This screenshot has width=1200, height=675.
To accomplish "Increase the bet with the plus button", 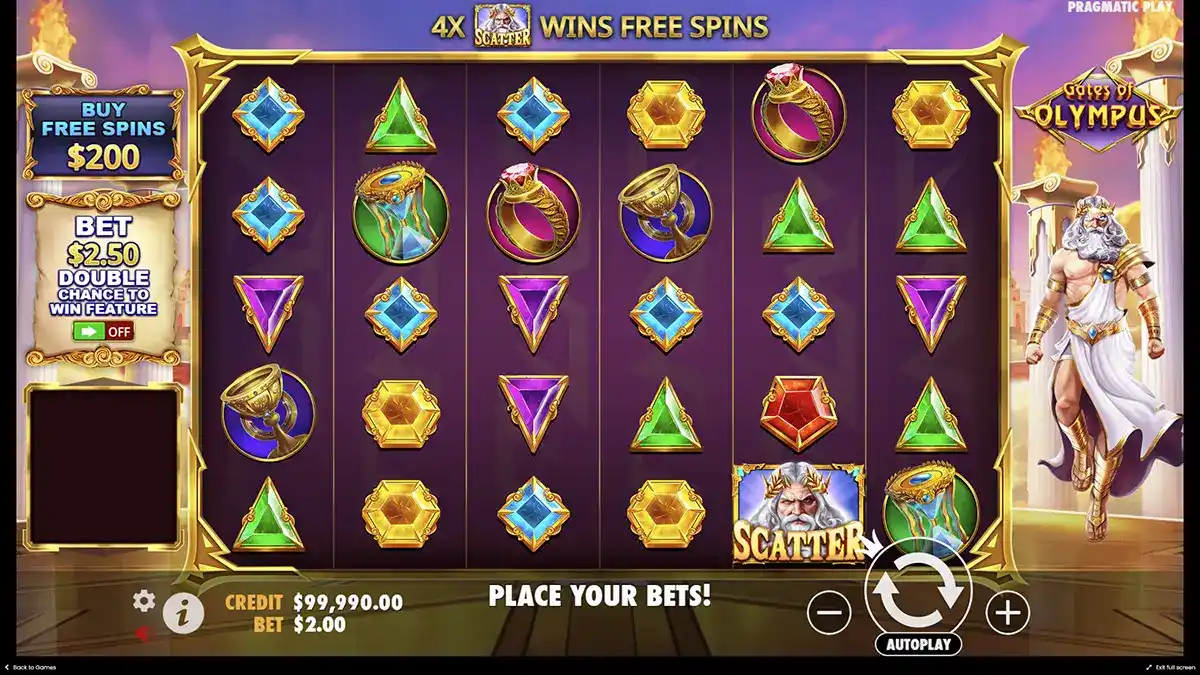I will pos(1007,611).
